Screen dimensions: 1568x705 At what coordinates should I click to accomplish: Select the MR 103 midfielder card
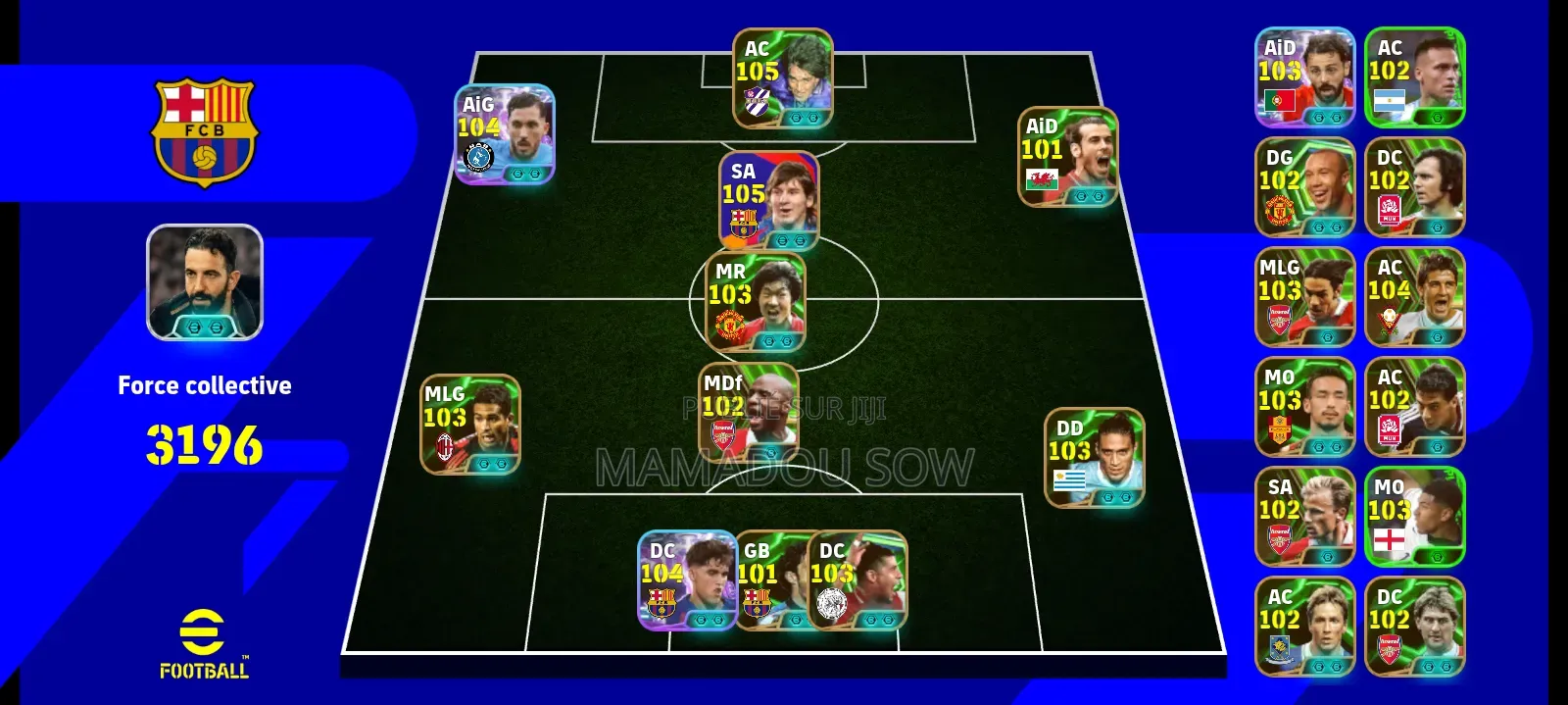pos(756,301)
